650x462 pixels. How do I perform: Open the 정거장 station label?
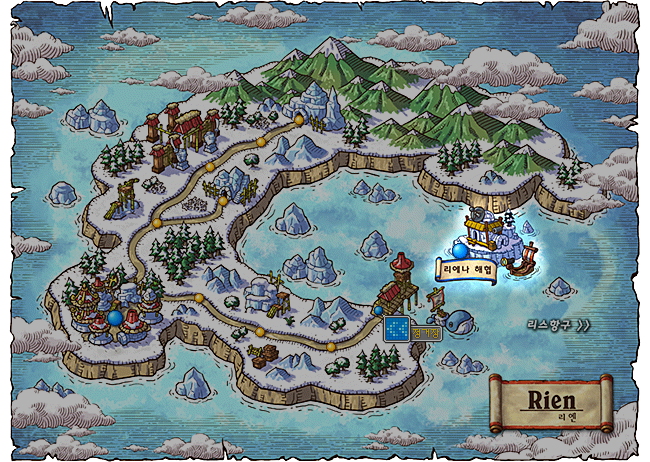[x=426, y=331]
